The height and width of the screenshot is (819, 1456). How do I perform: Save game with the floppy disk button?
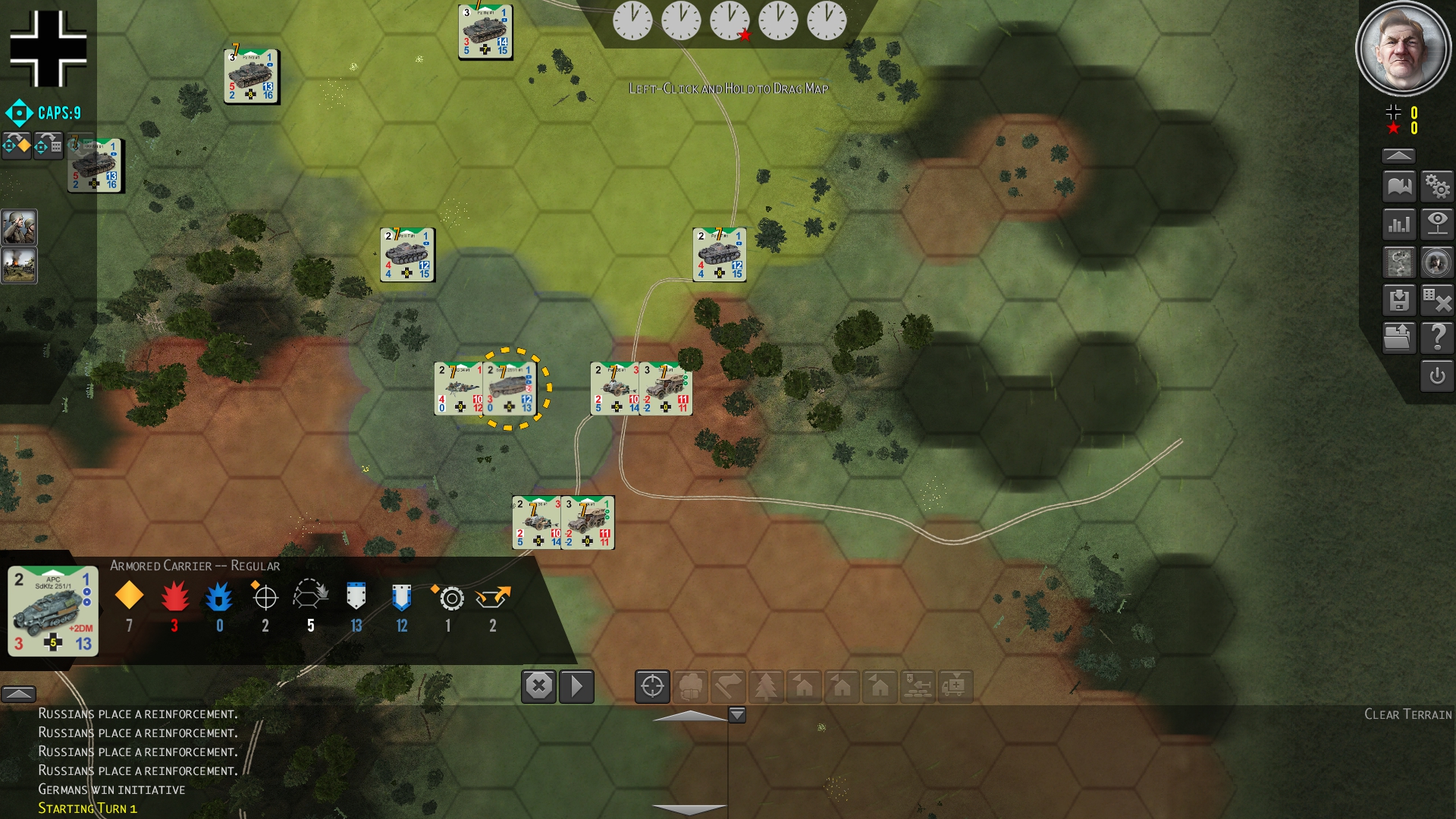(1399, 300)
